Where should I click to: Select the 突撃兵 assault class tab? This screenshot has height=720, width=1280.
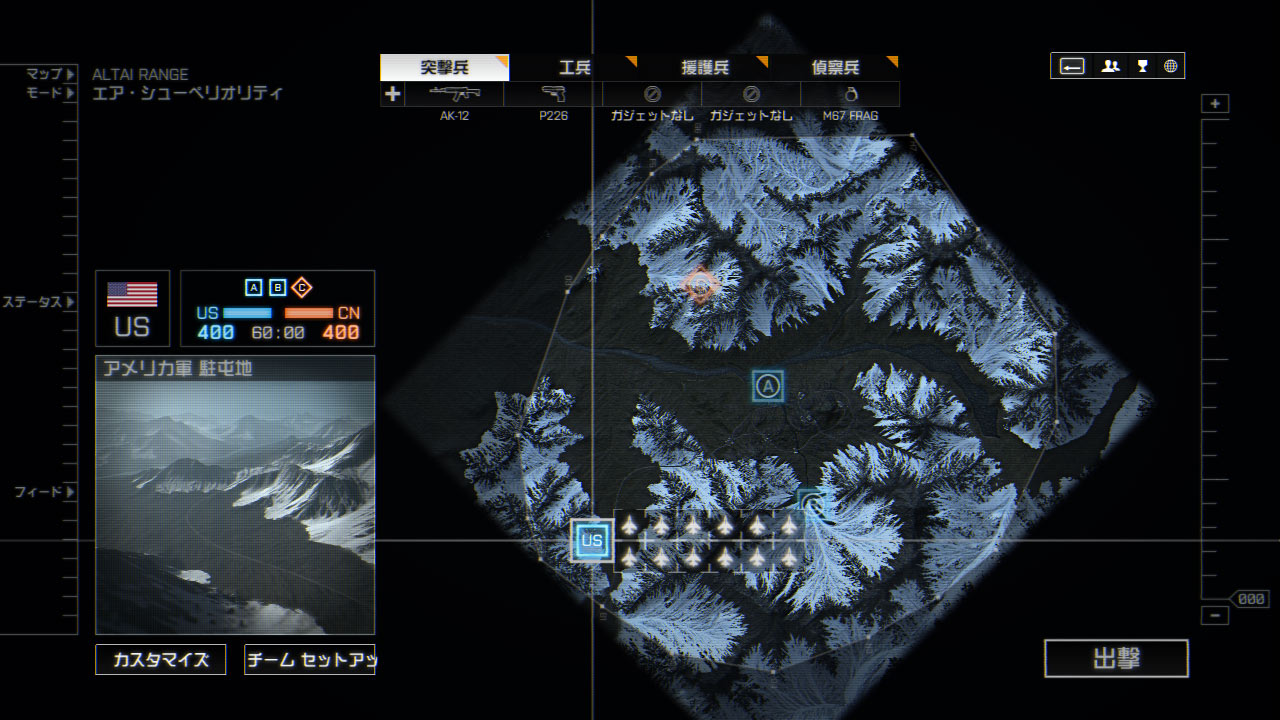tap(444, 68)
